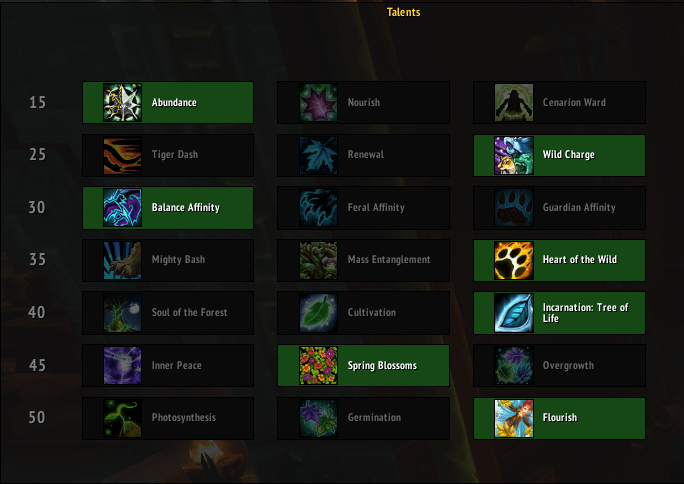Viewport: 684px width, 484px height.
Task: Select the Balance Affinity talent
Action: pyautogui.click(x=168, y=208)
